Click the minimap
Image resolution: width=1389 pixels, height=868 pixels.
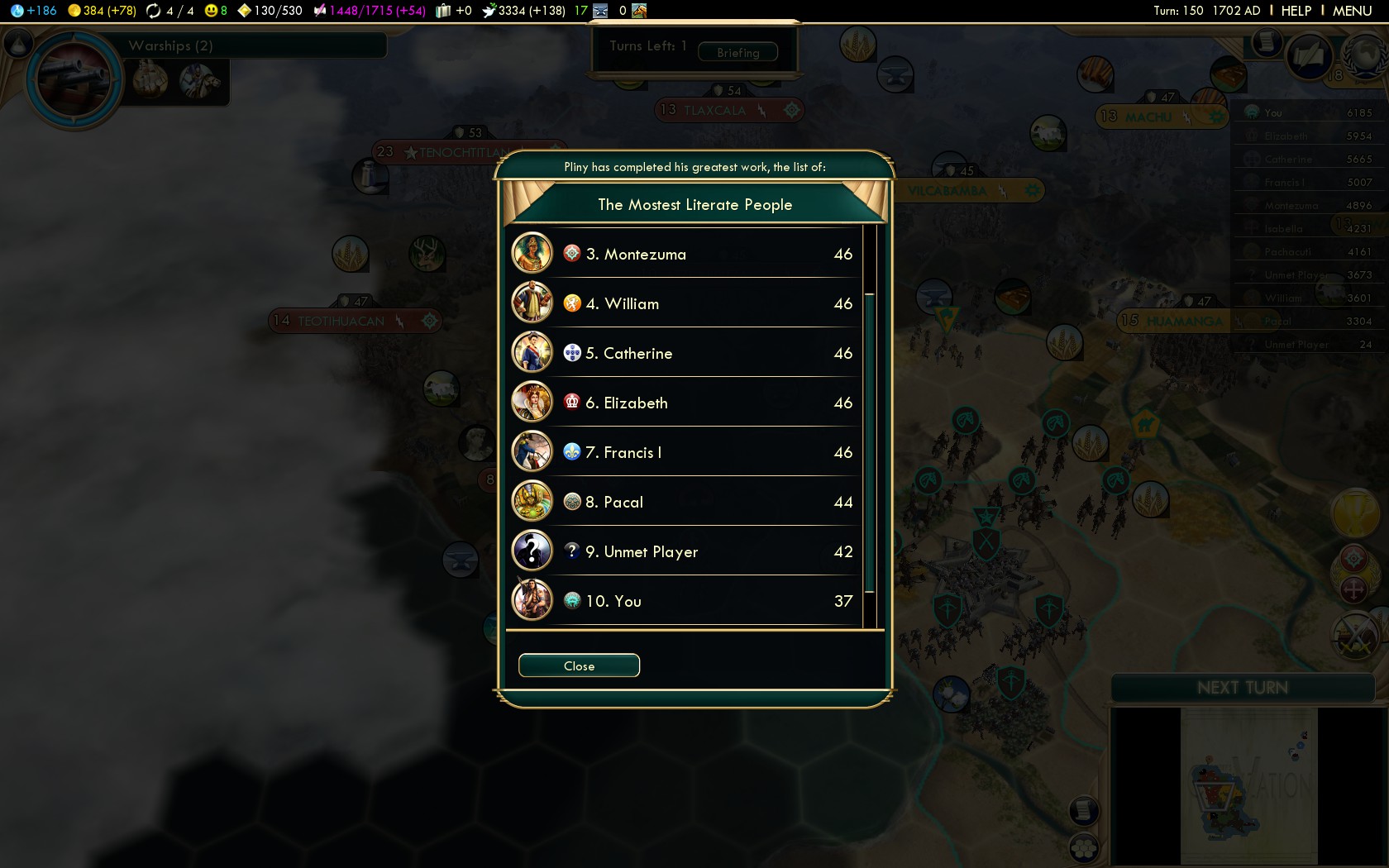coord(1248,785)
